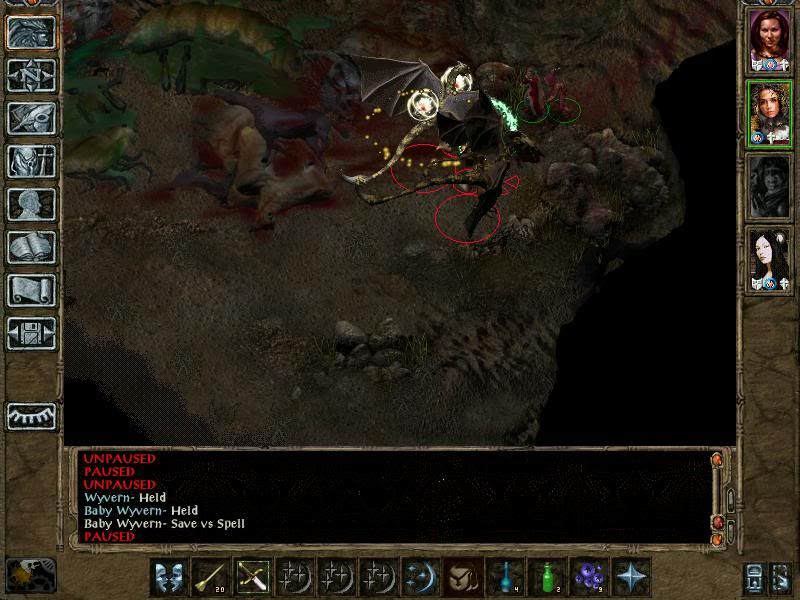The width and height of the screenshot is (800, 600).
Task: Open the area map screen
Action: click(x=31, y=75)
